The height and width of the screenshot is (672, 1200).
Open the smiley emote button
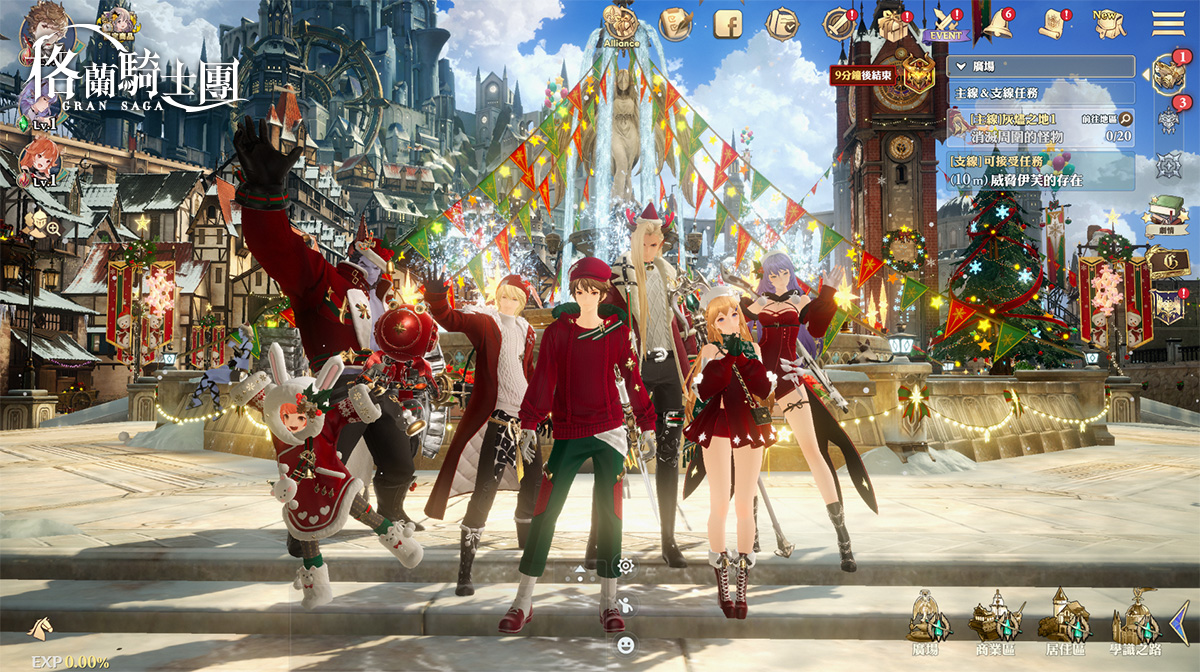[x=626, y=644]
